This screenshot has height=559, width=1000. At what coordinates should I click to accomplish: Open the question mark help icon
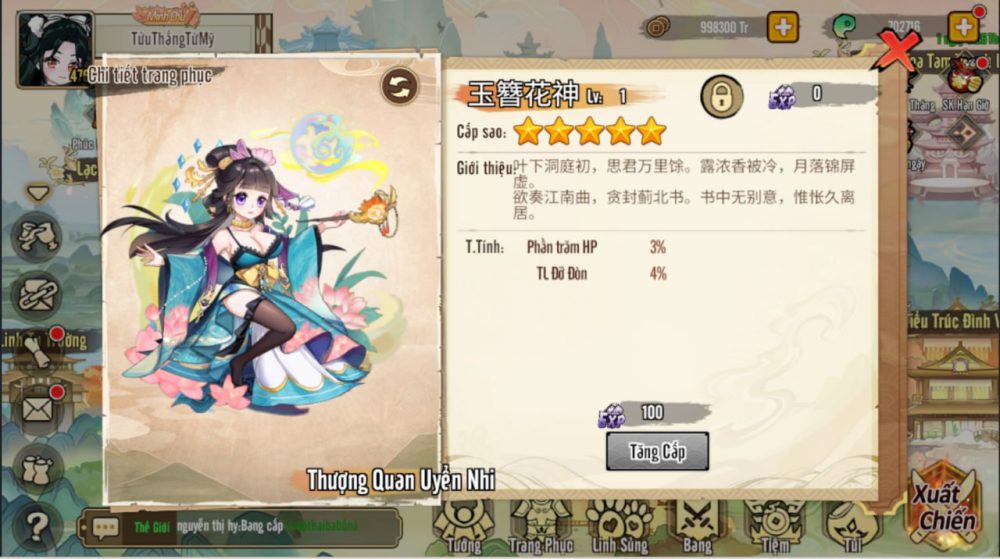click(38, 522)
